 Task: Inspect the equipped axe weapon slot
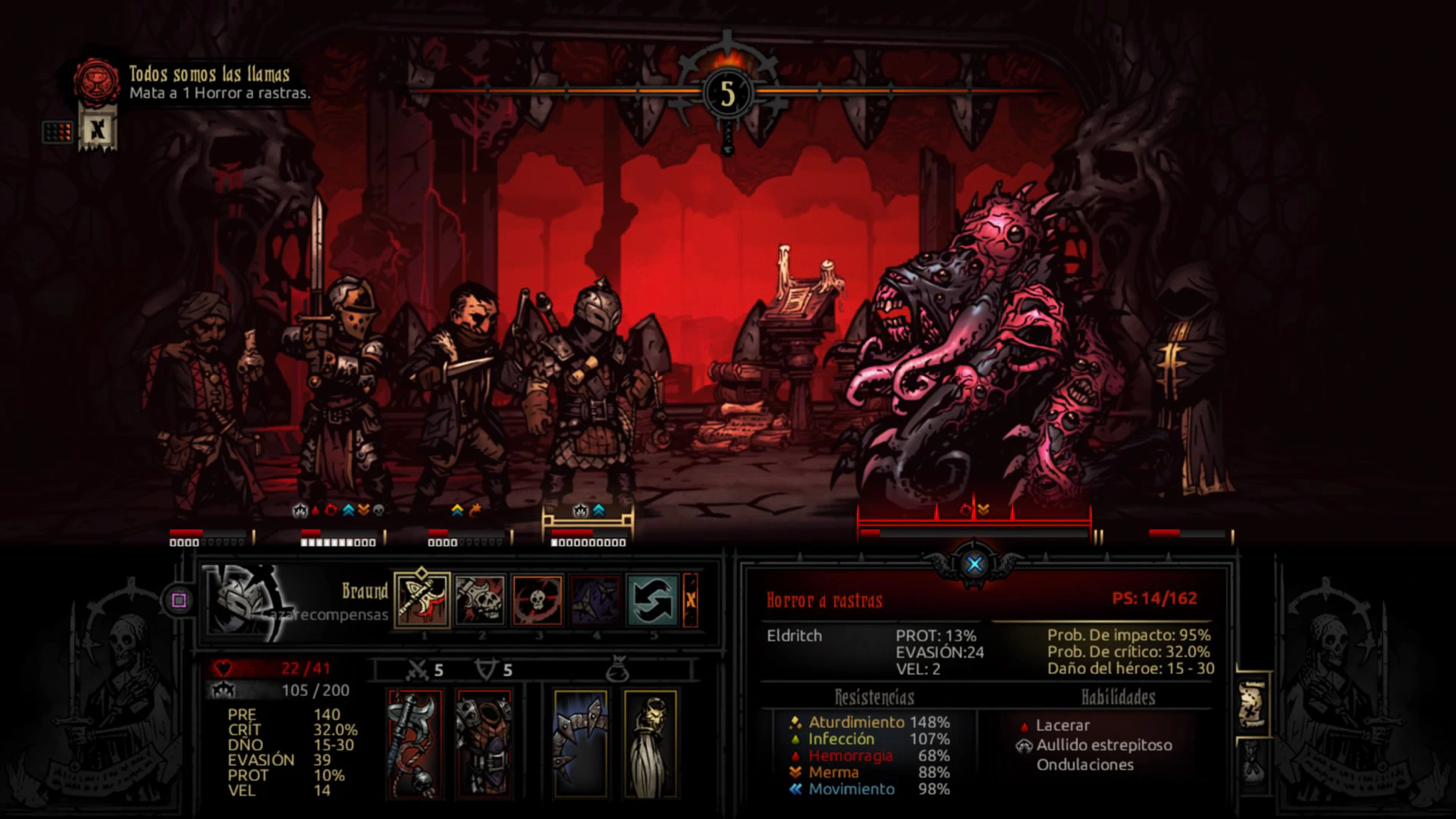[415, 743]
